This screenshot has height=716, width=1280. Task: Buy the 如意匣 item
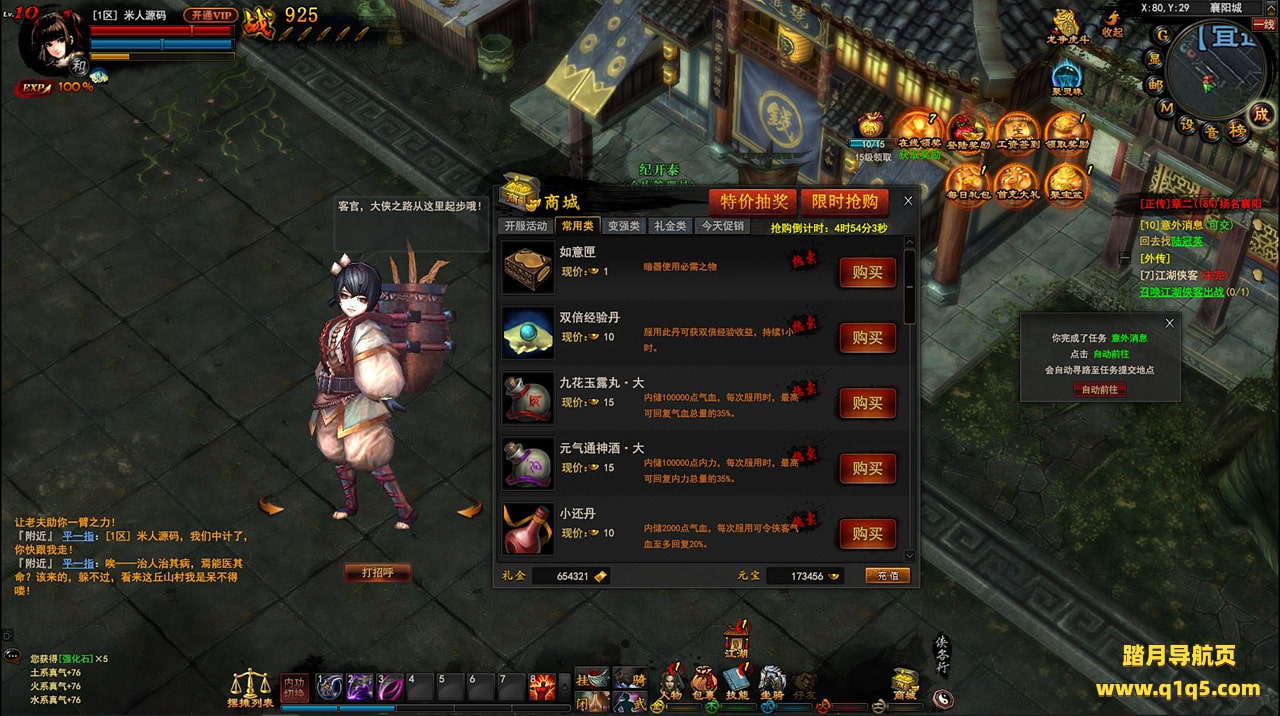coord(867,273)
